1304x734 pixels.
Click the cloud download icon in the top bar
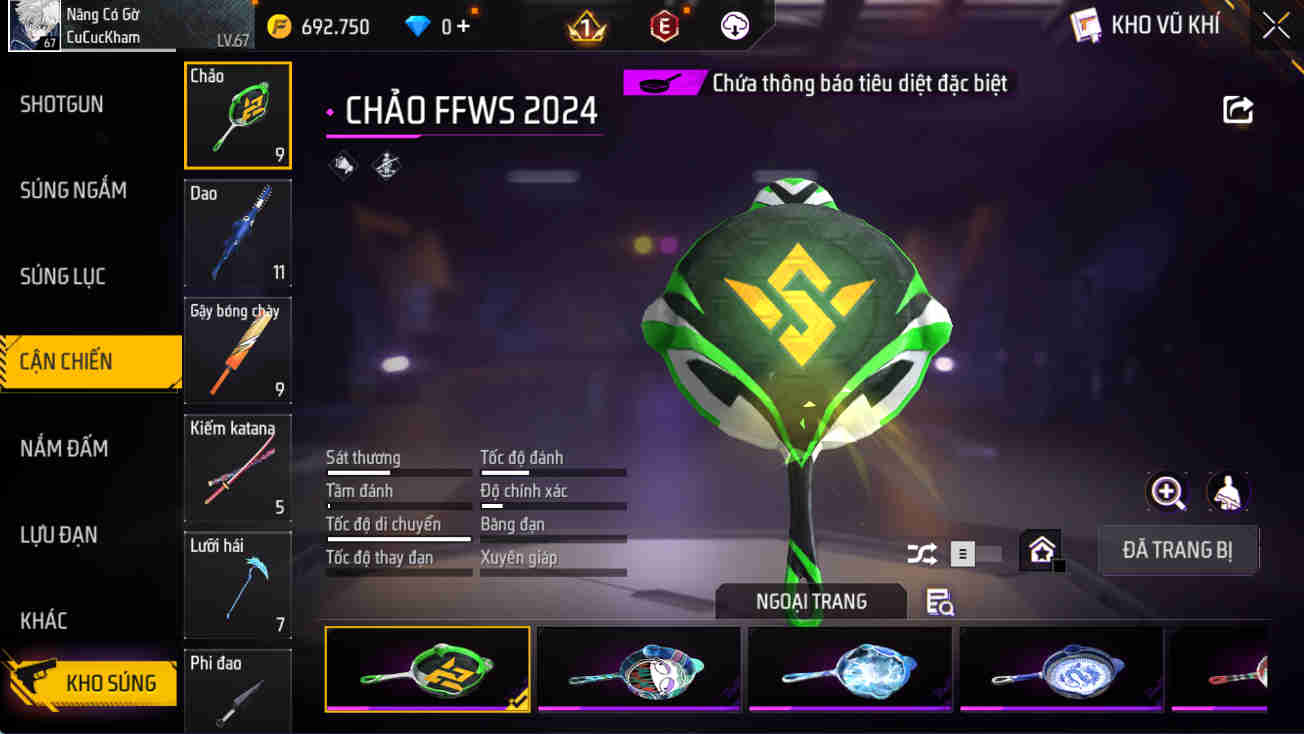point(735,25)
